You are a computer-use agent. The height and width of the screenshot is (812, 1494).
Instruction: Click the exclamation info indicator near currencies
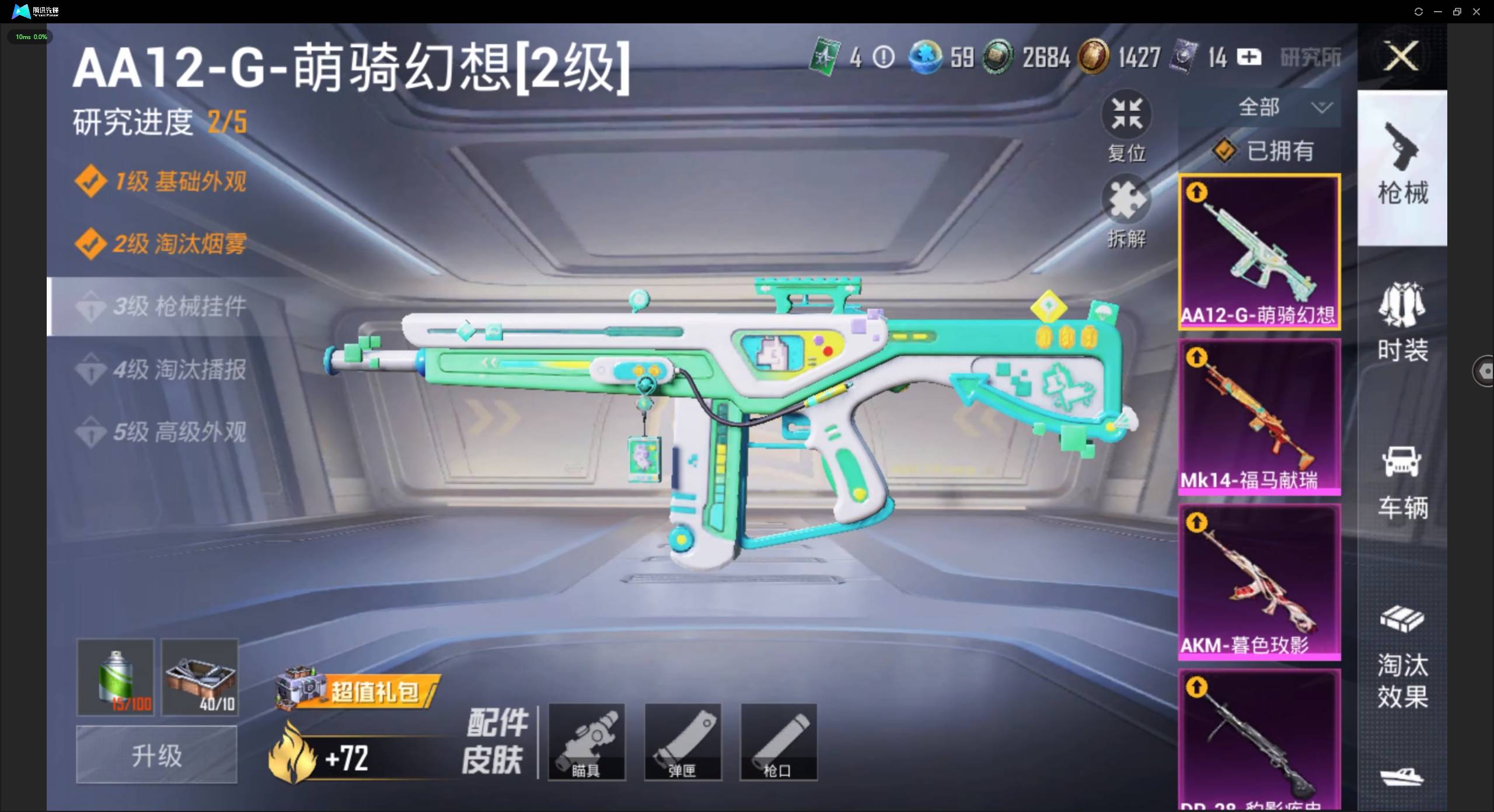coord(883,57)
